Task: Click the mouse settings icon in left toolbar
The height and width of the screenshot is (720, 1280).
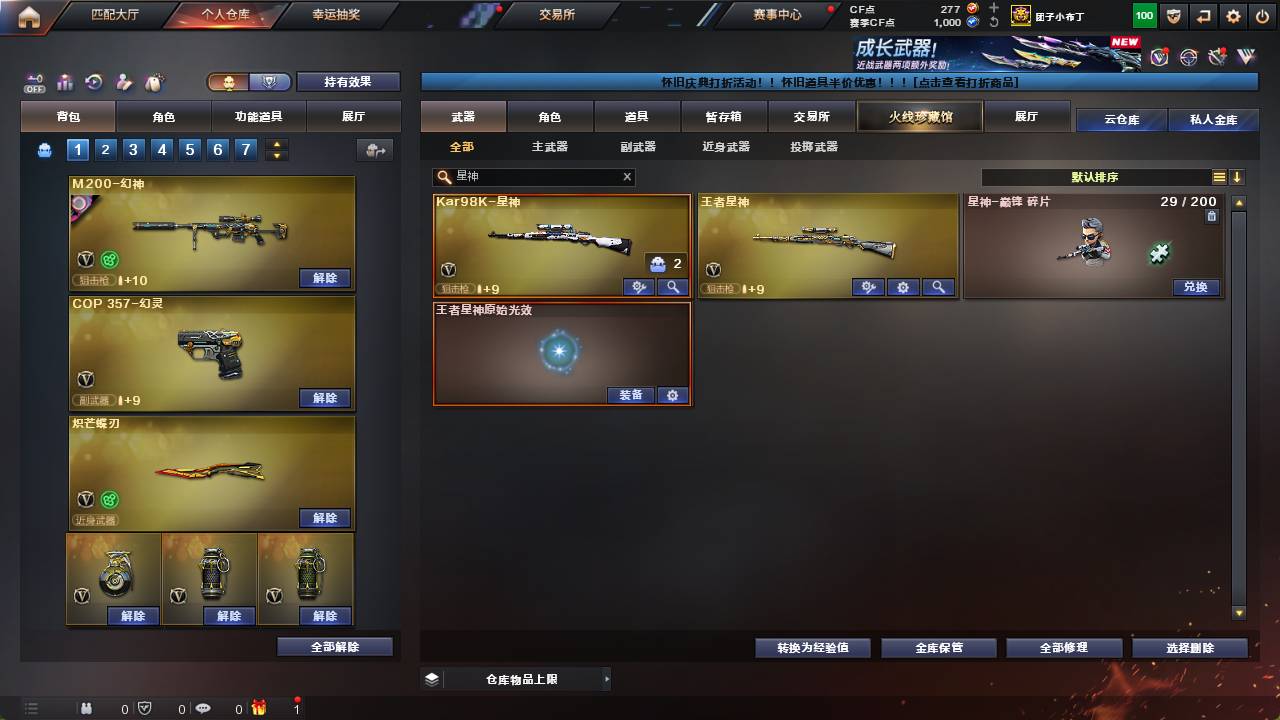Action: point(154,82)
